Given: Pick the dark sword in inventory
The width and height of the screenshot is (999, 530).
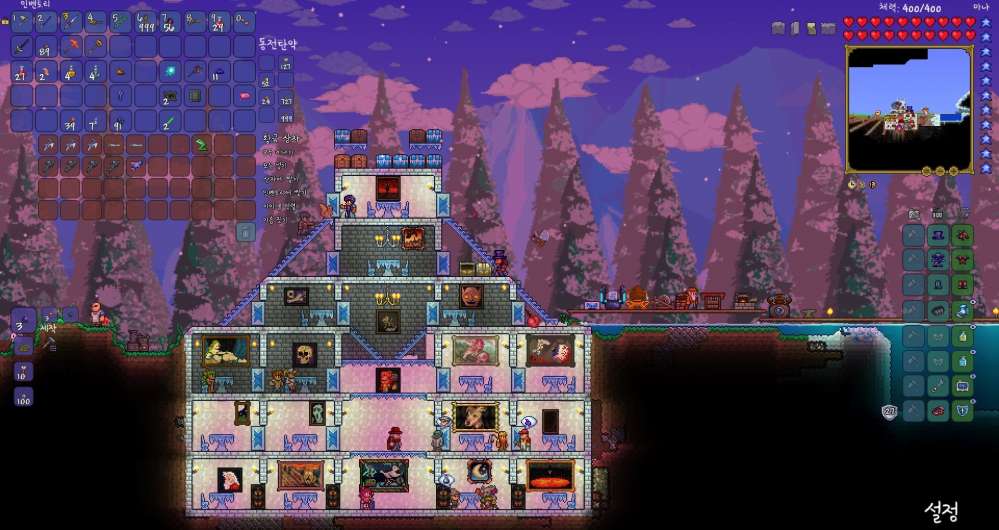Looking at the screenshot, I should tap(22, 47).
